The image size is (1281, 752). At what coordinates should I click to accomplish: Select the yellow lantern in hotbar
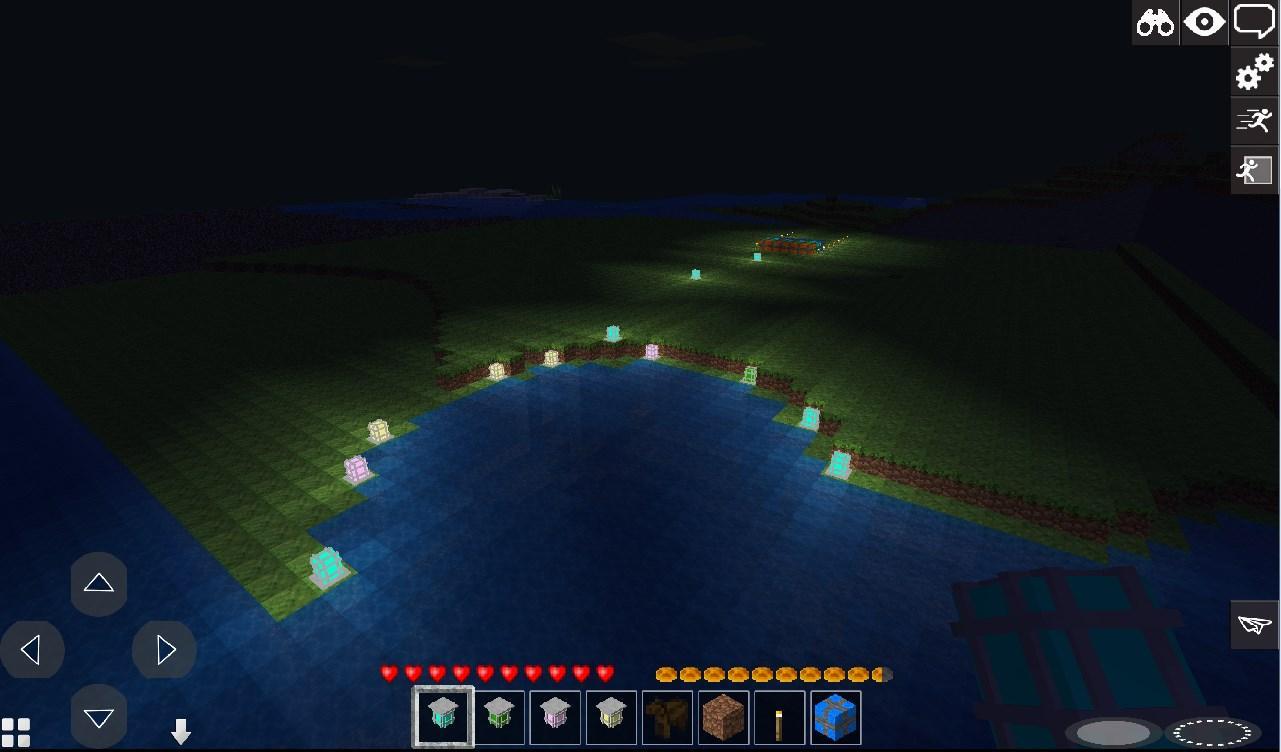click(611, 717)
